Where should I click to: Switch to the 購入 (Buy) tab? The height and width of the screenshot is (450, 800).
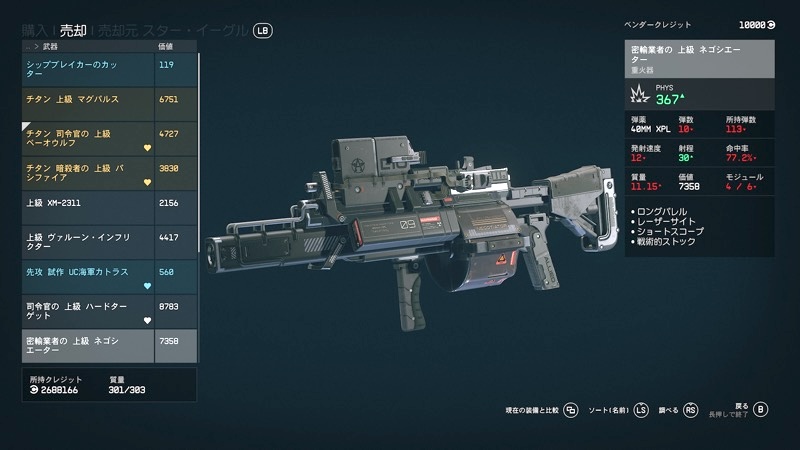tap(36, 30)
